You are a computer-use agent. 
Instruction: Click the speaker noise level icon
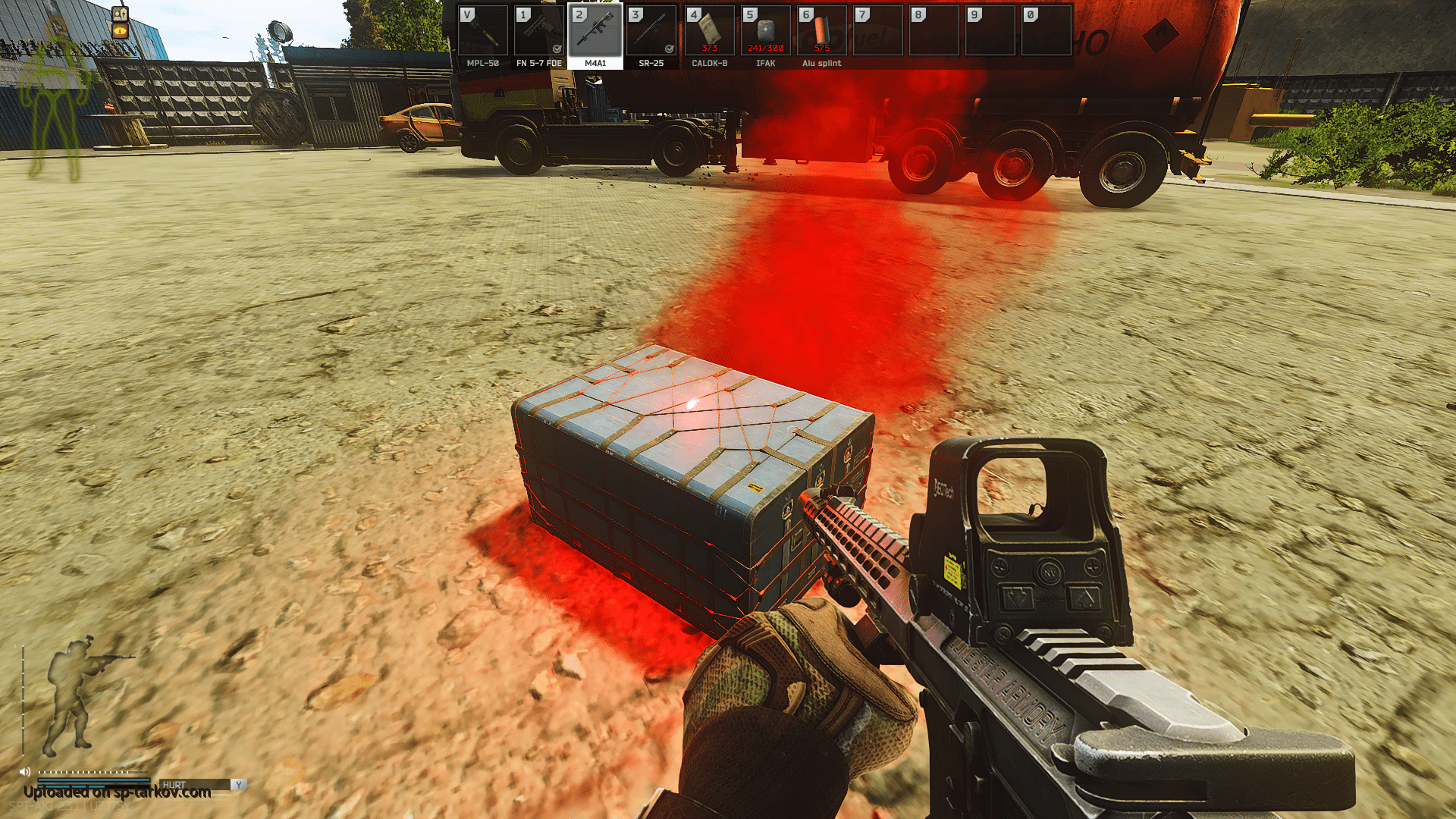point(24,772)
